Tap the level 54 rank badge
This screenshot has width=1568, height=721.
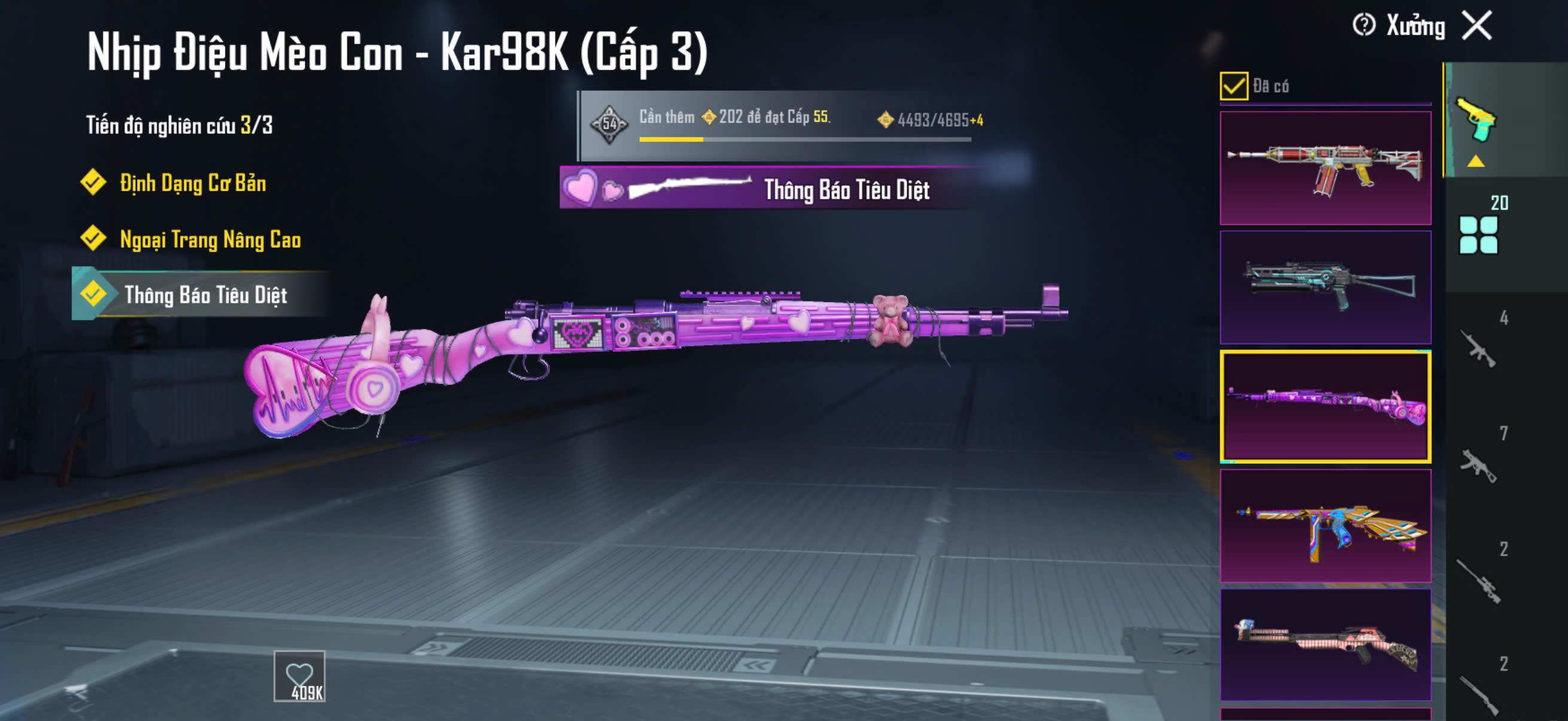[x=609, y=124]
